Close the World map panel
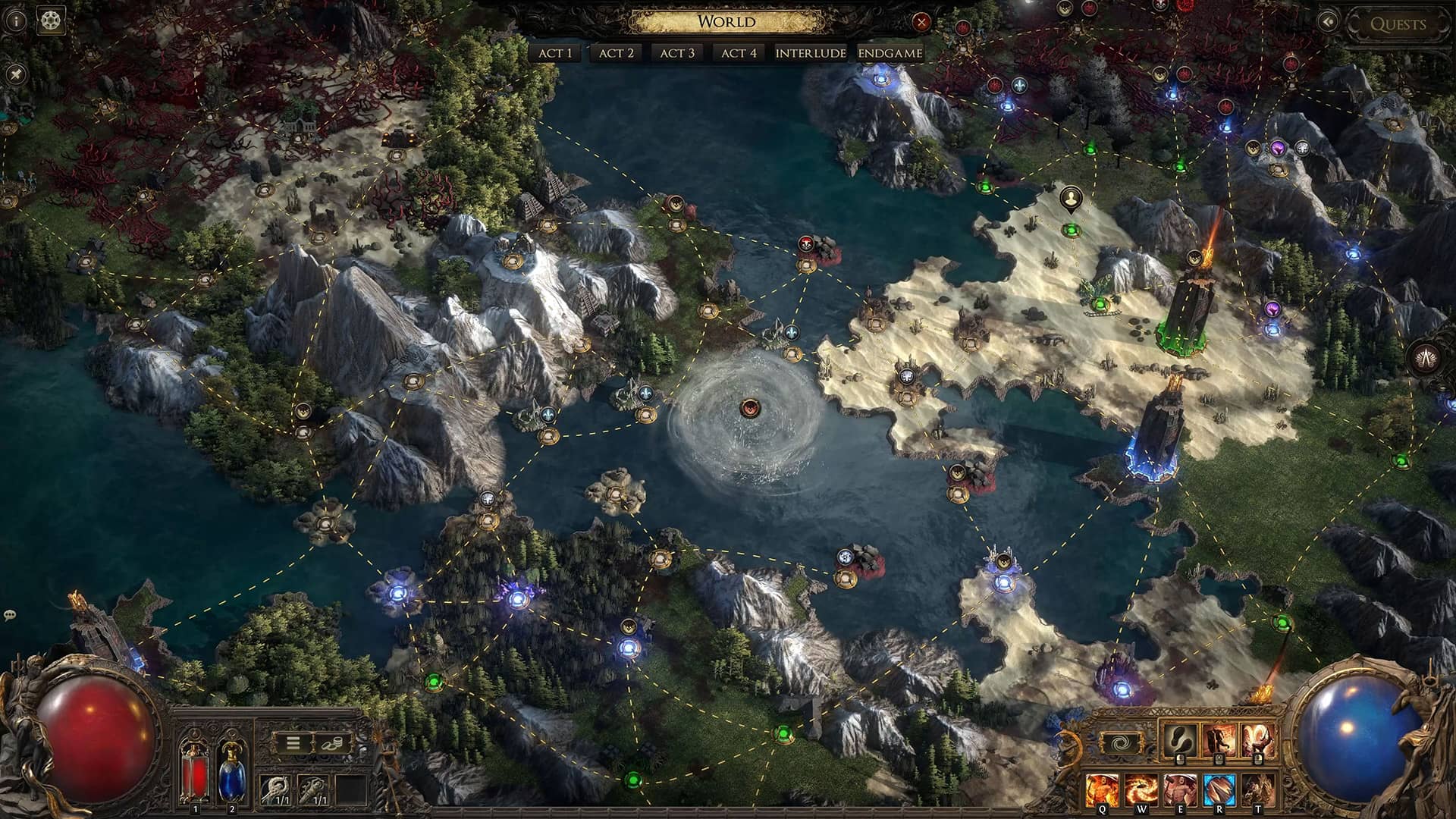The image size is (1456, 819). pyautogui.click(x=921, y=22)
